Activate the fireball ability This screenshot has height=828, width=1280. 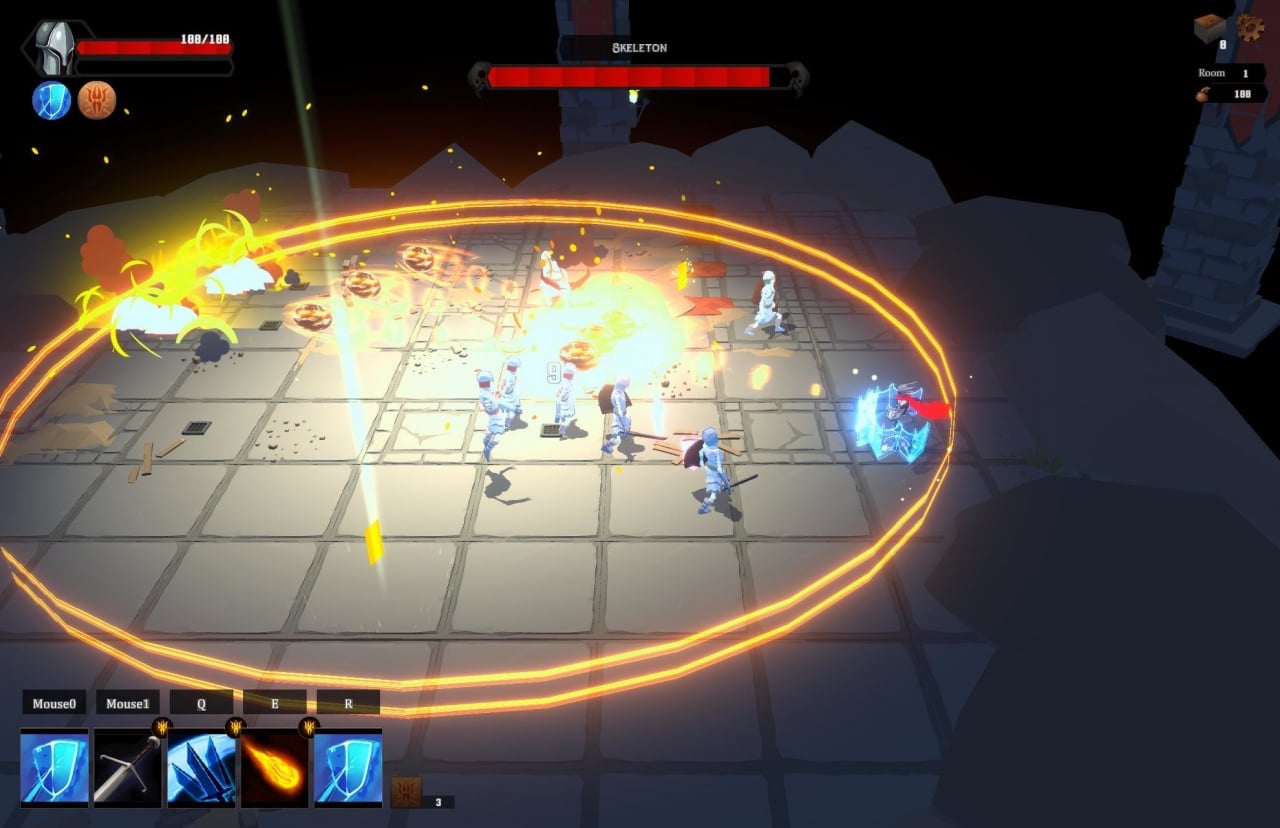point(274,767)
